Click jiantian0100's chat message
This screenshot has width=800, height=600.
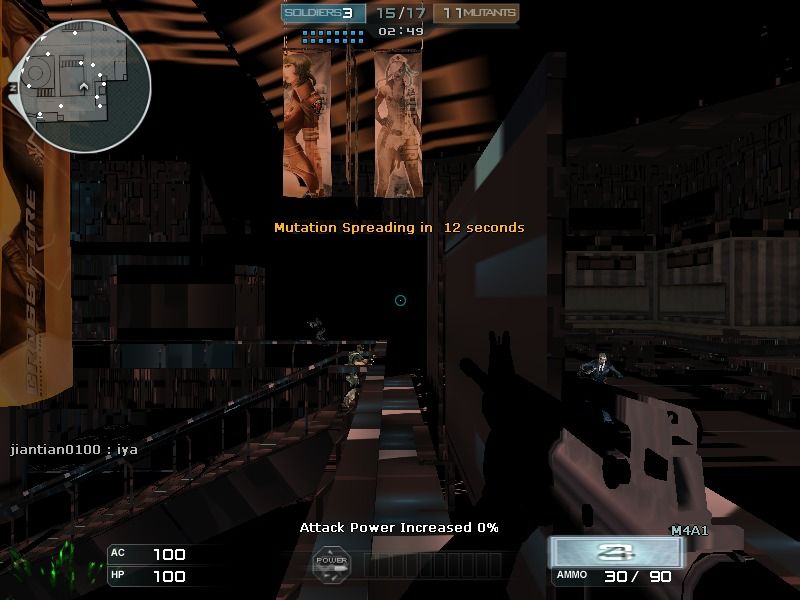tap(74, 450)
